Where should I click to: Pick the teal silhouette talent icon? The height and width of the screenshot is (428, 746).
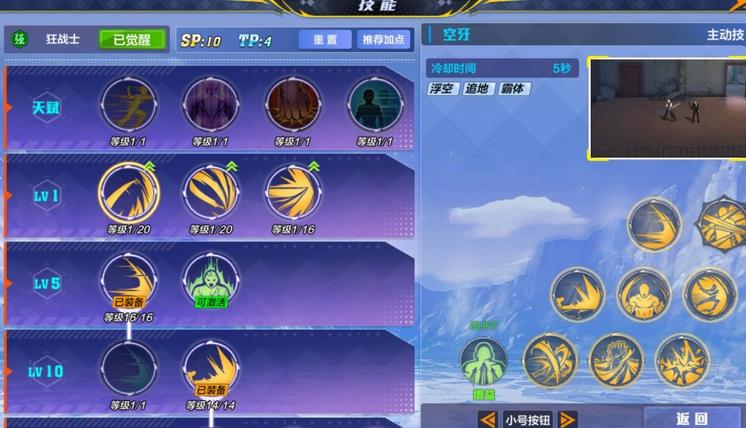374,105
